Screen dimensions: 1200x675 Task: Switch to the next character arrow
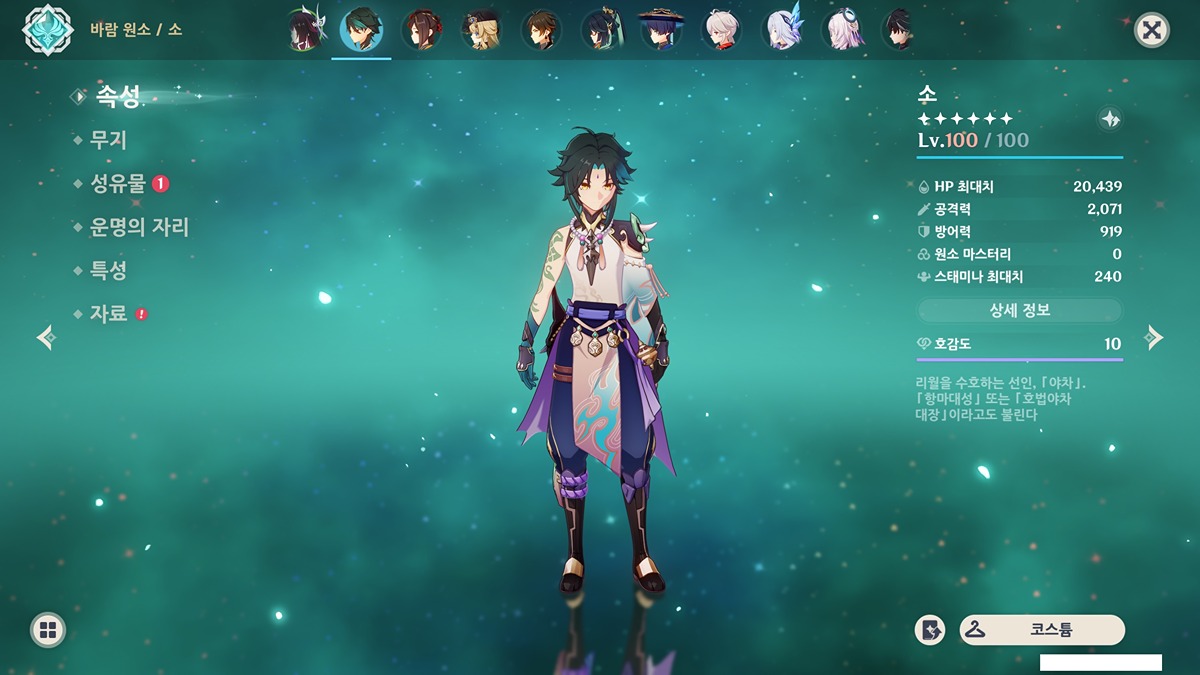1154,337
